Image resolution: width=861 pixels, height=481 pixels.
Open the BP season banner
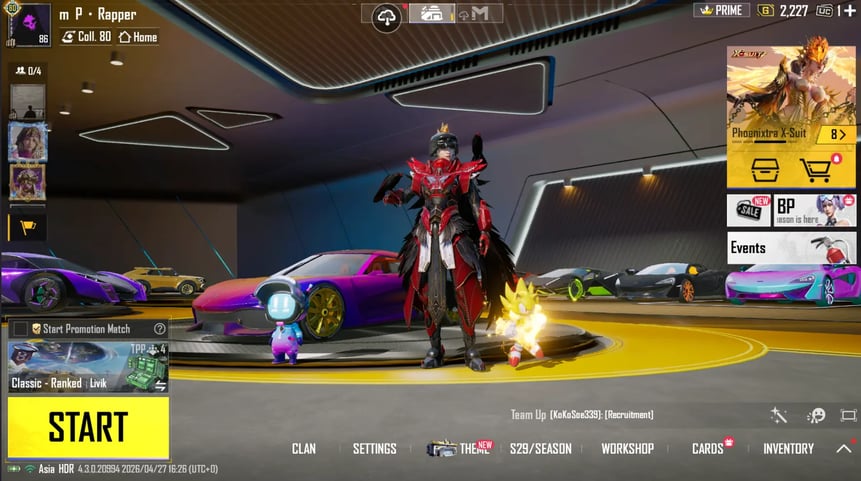(x=815, y=210)
